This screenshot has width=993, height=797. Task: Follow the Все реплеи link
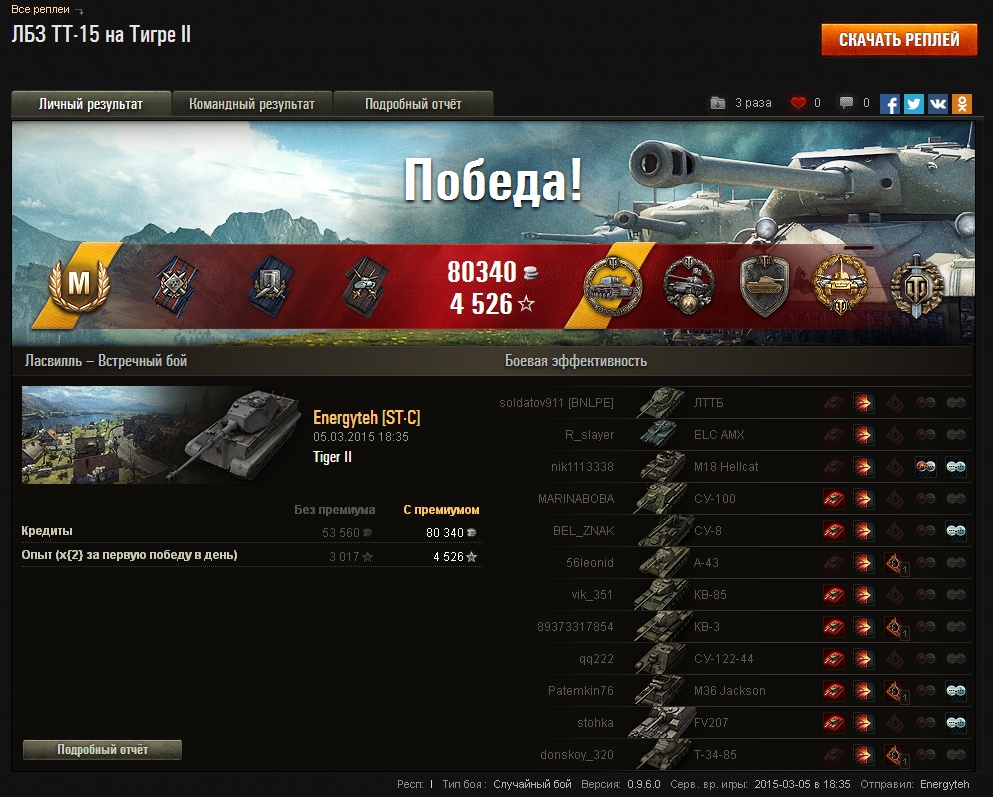click(x=40, y=9)
